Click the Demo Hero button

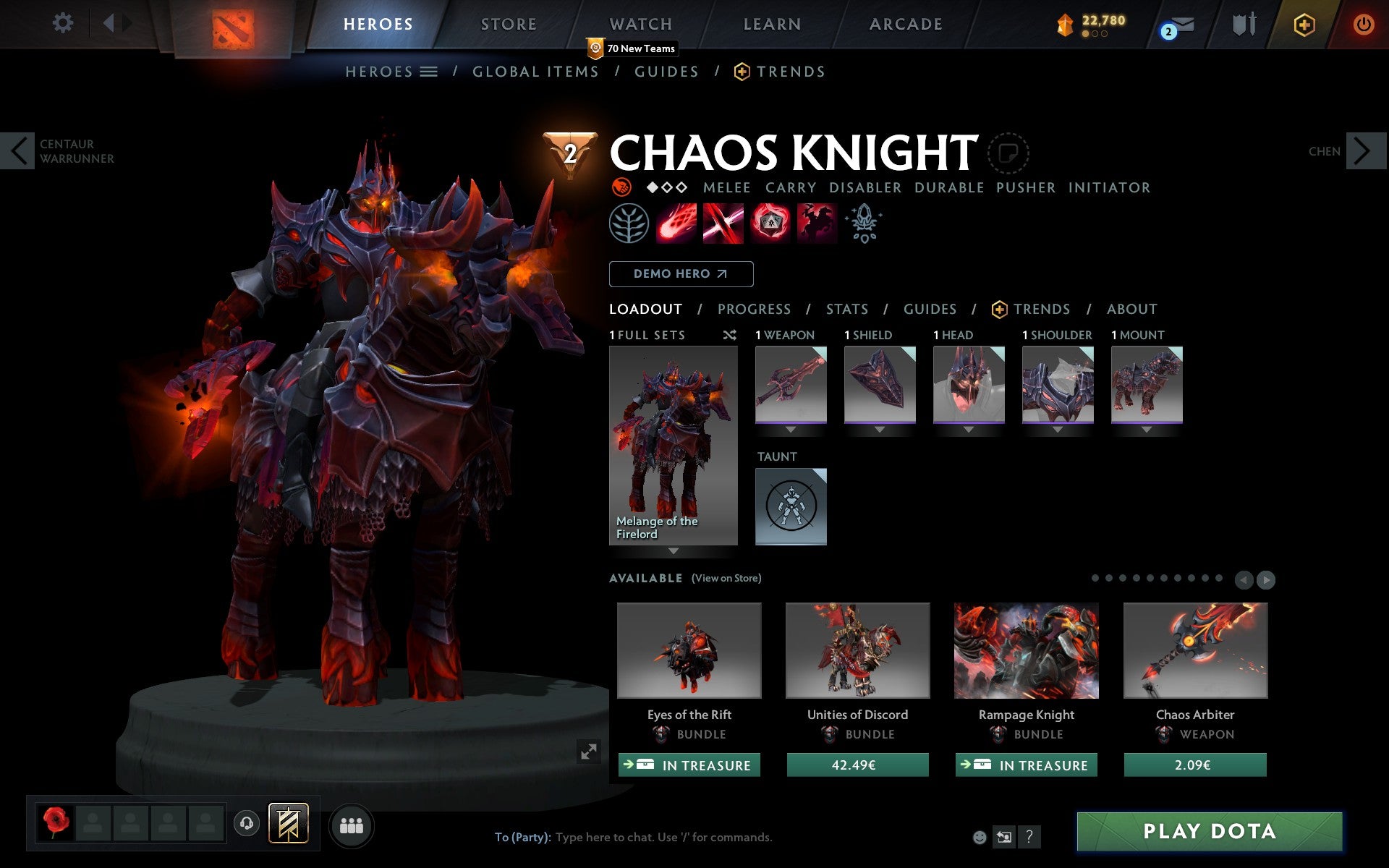pyautogui.click(x=681, y=273)
